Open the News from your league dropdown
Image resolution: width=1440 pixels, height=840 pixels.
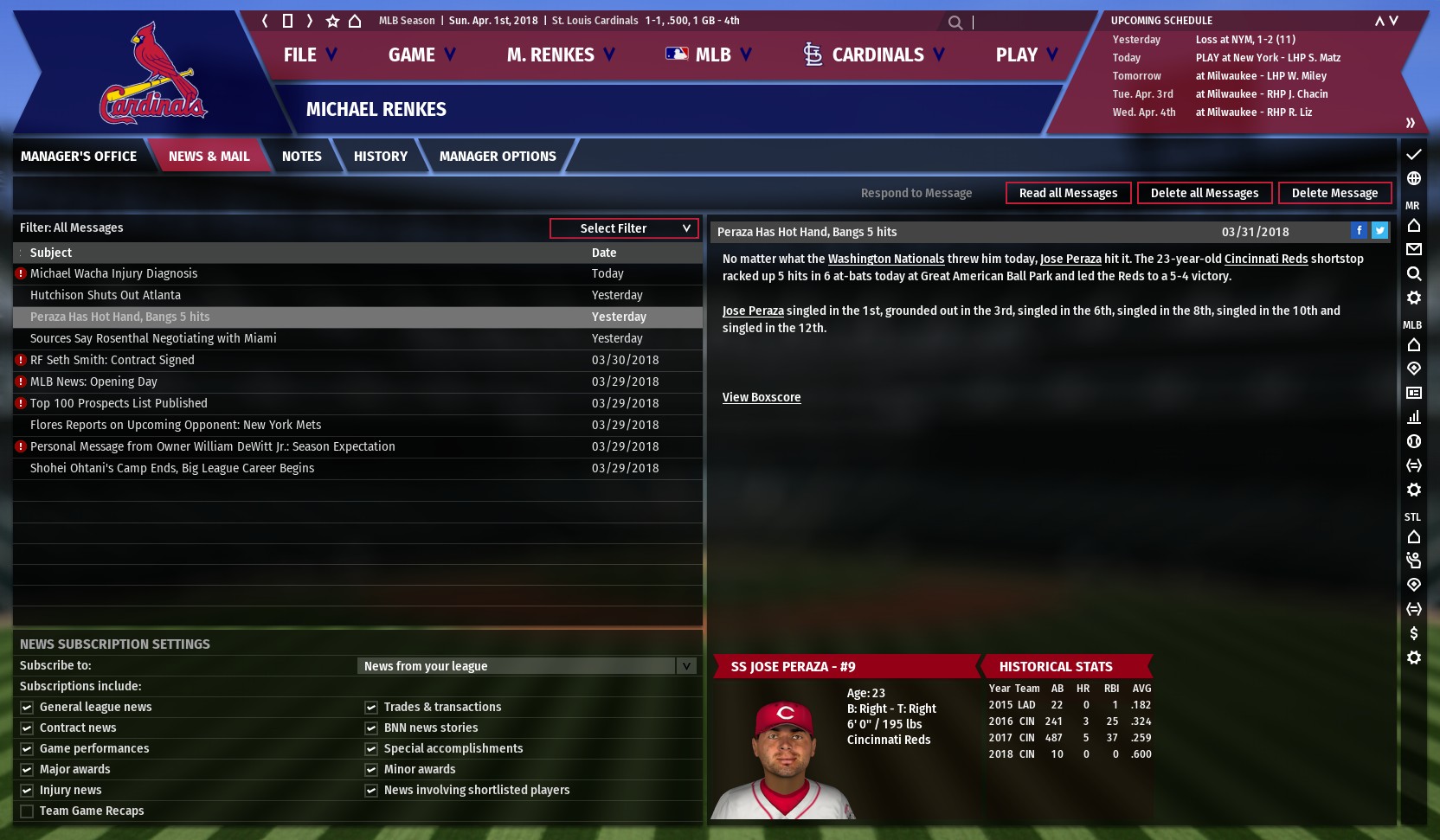[x=527, y=666]
